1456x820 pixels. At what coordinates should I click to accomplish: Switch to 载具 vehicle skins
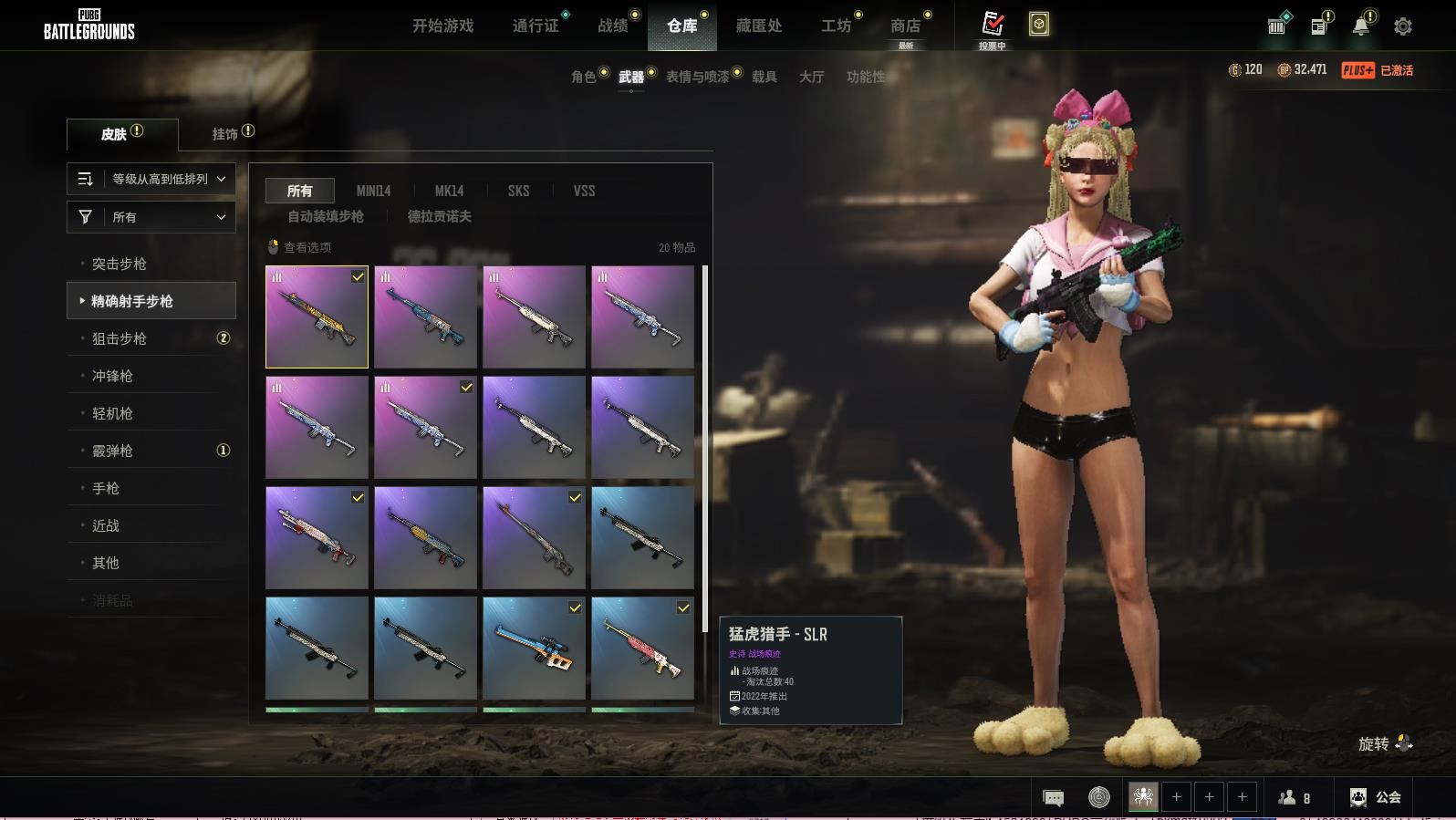764,77
